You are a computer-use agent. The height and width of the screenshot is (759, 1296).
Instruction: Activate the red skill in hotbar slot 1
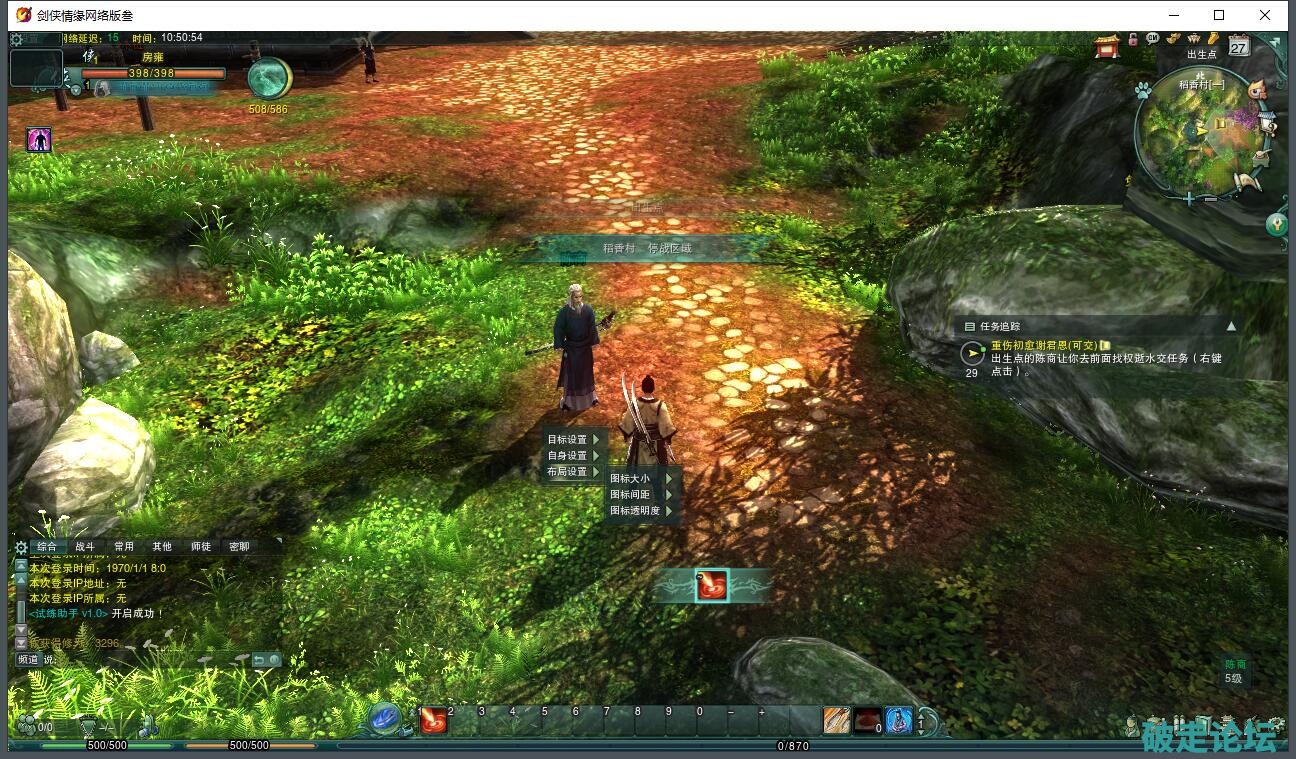(x=433, y=719)
